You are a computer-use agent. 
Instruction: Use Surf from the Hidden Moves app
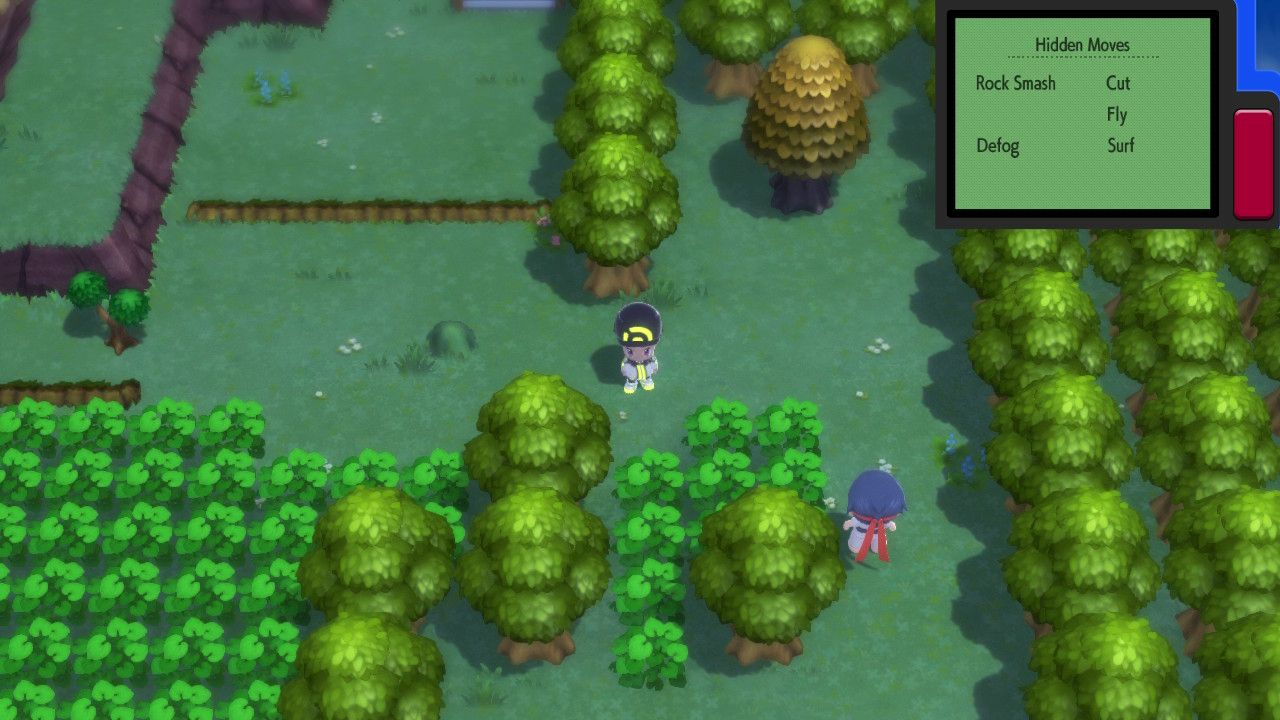coord(1120,146)
